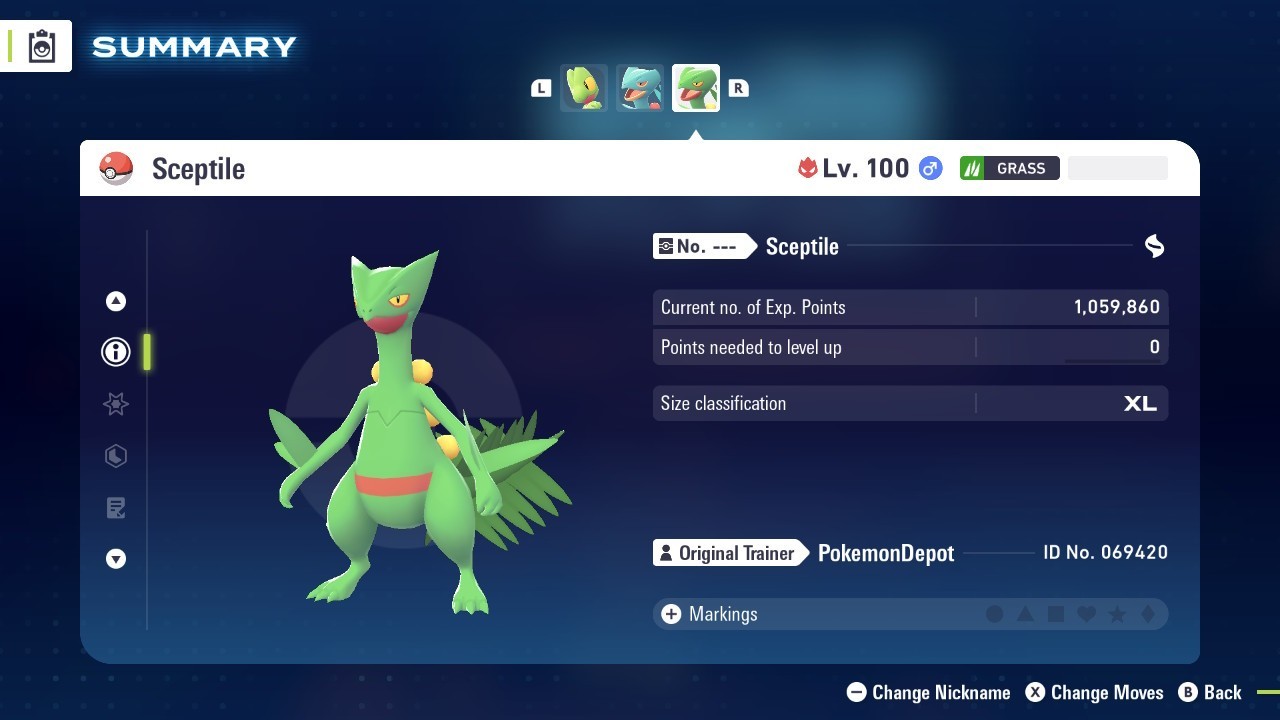
Task: Go Back from the summary screen
Action: click(x=1210, y=692)
